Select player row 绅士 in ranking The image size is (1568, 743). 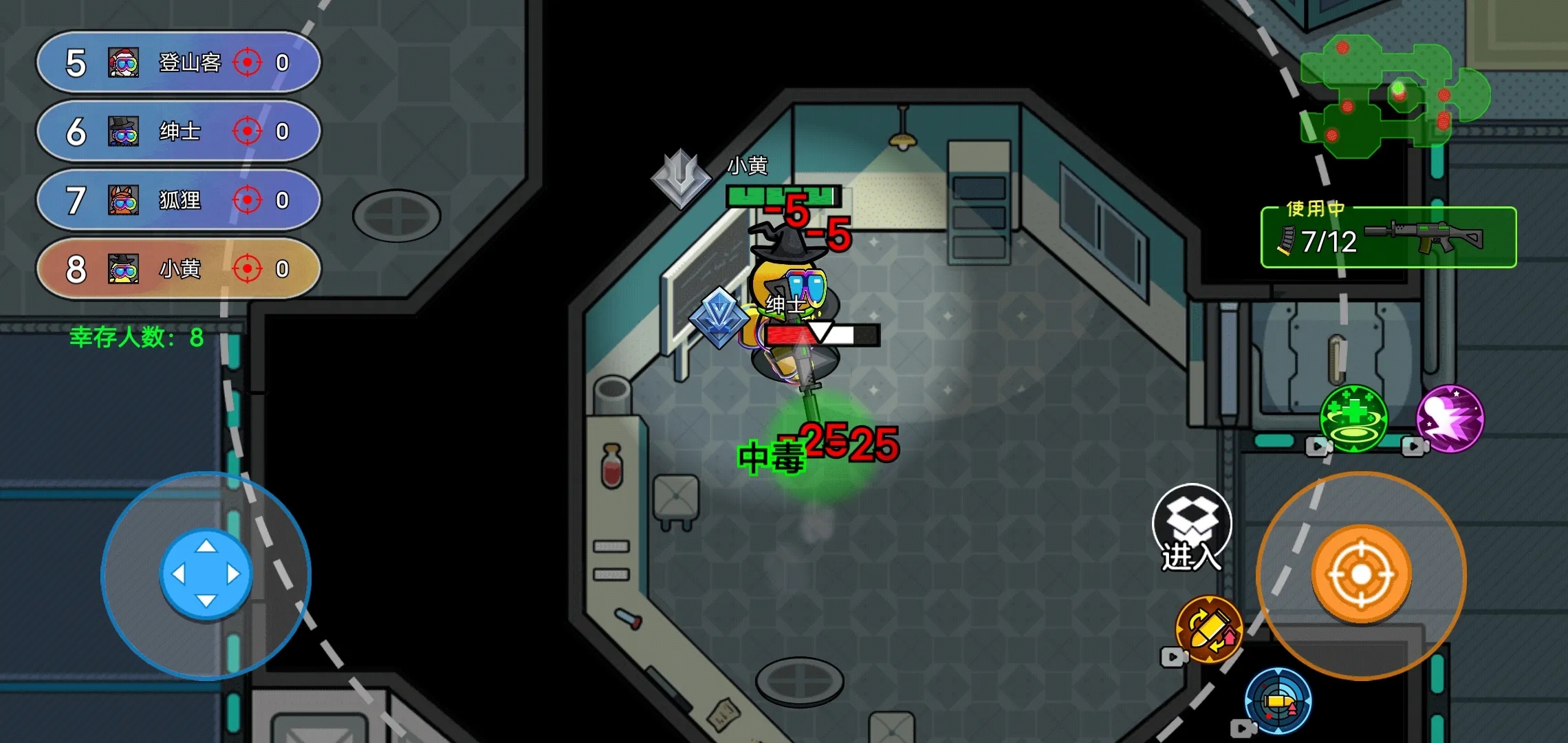(178, 131)
